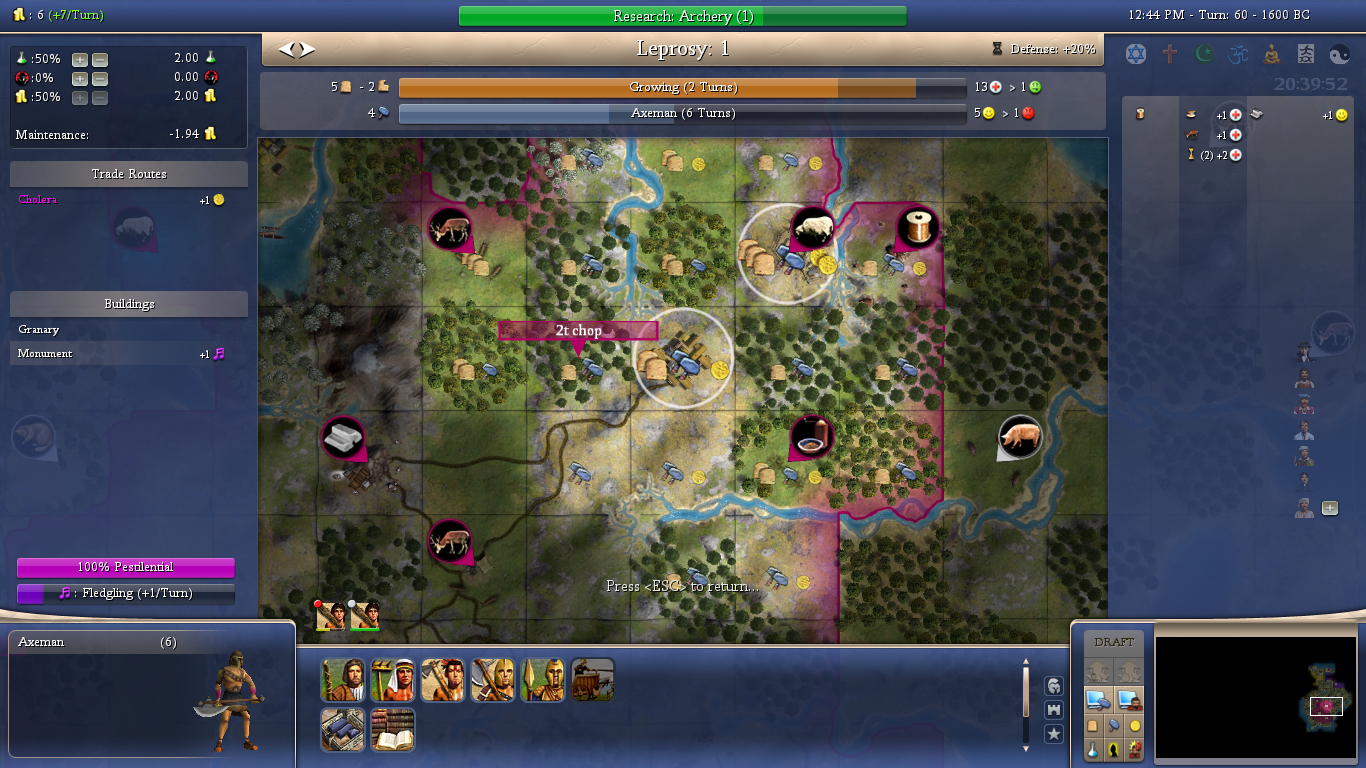
Task: Add a specialist with the plus button
Action: 1330,508
